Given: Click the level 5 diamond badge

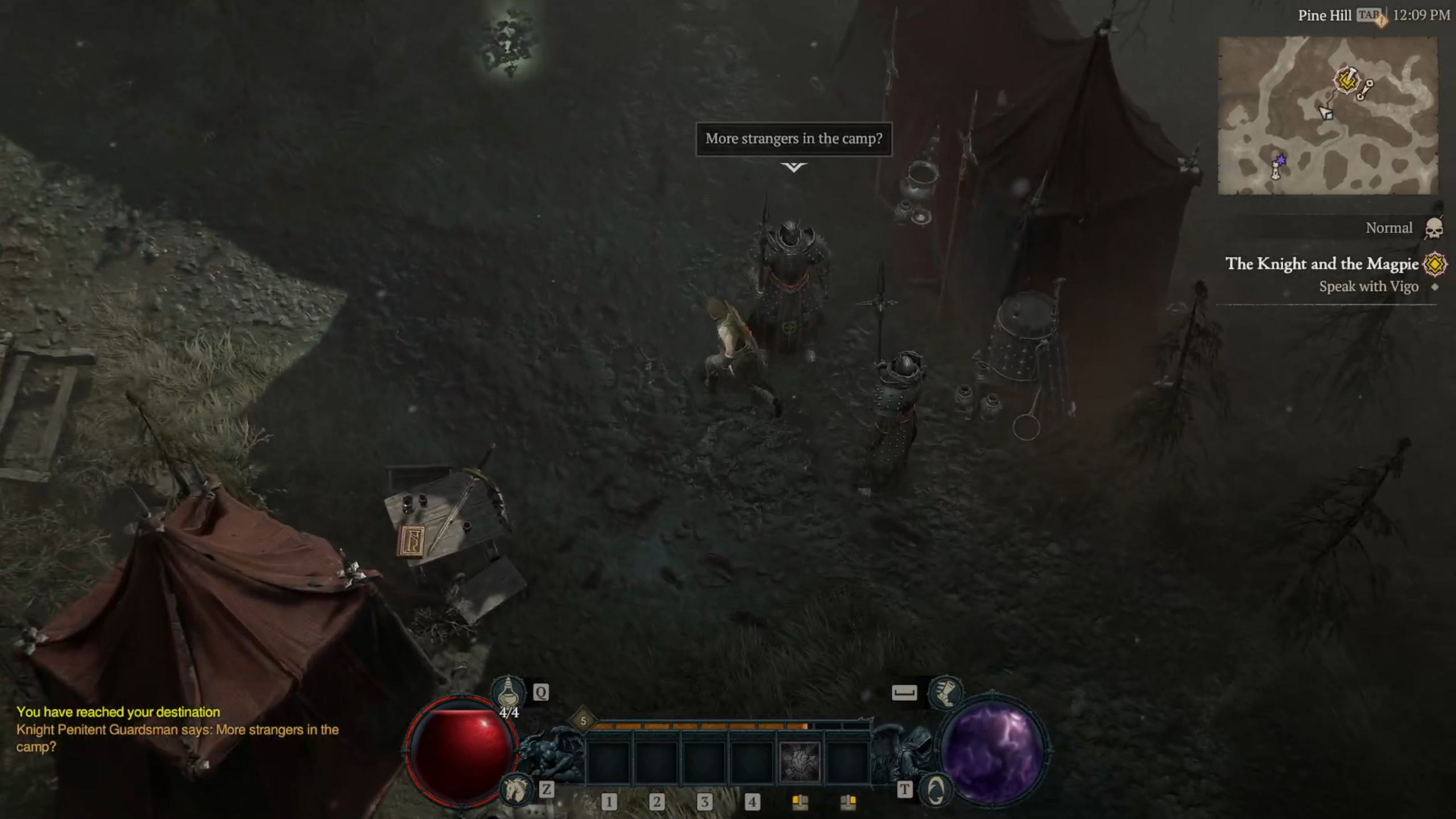Looking at the screenshot, I should (x=583, y=721).
